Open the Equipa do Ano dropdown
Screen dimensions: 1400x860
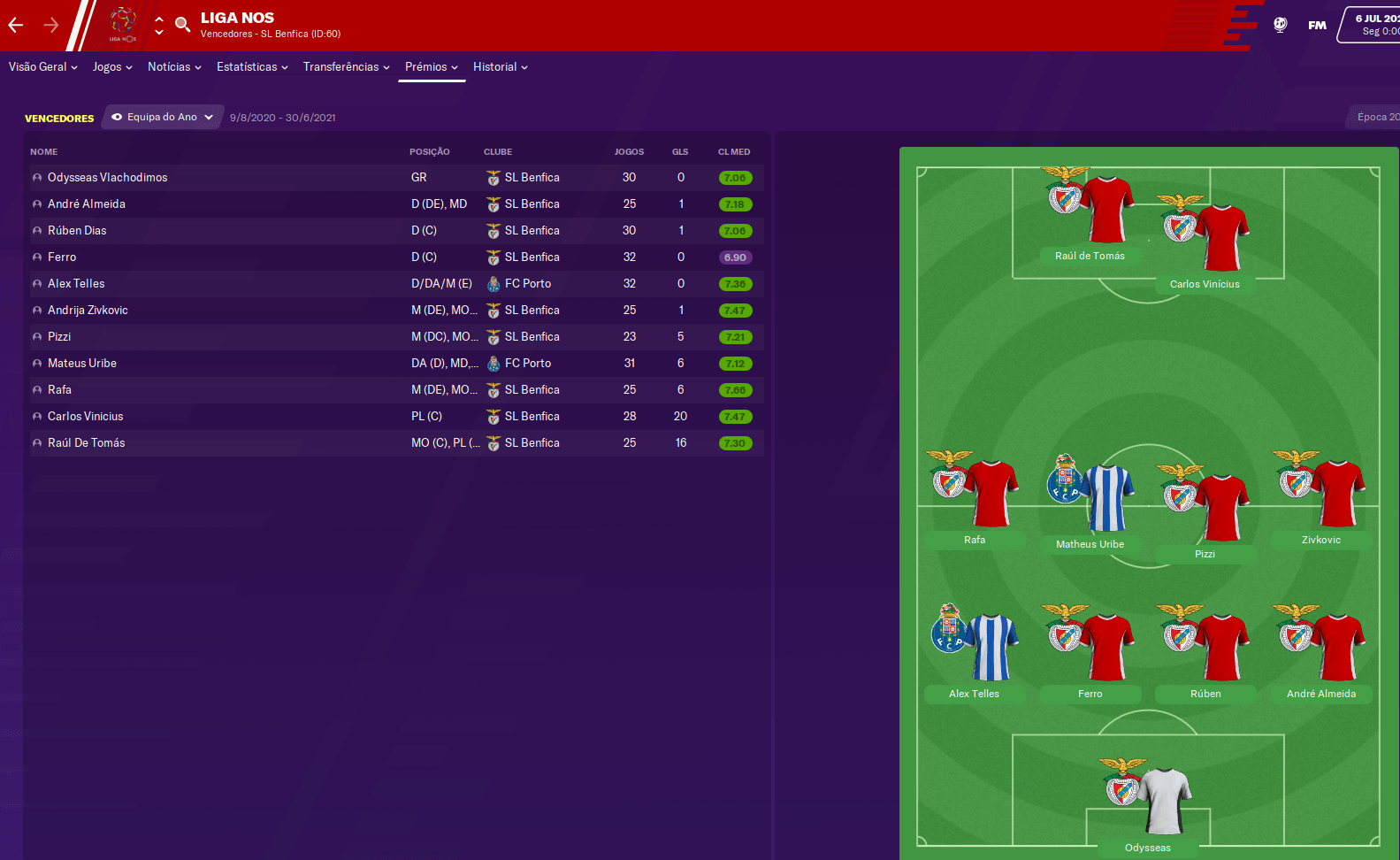(x=163, y=117)
